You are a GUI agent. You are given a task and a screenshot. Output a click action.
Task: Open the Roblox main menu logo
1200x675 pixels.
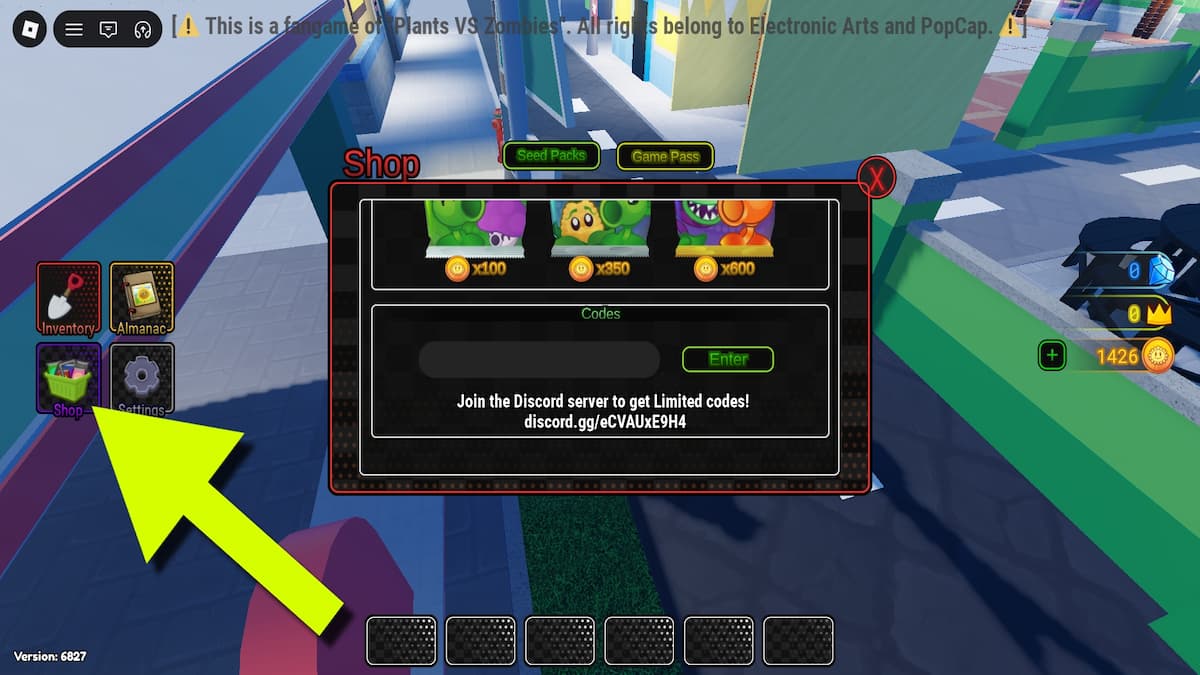click(28, 29)
